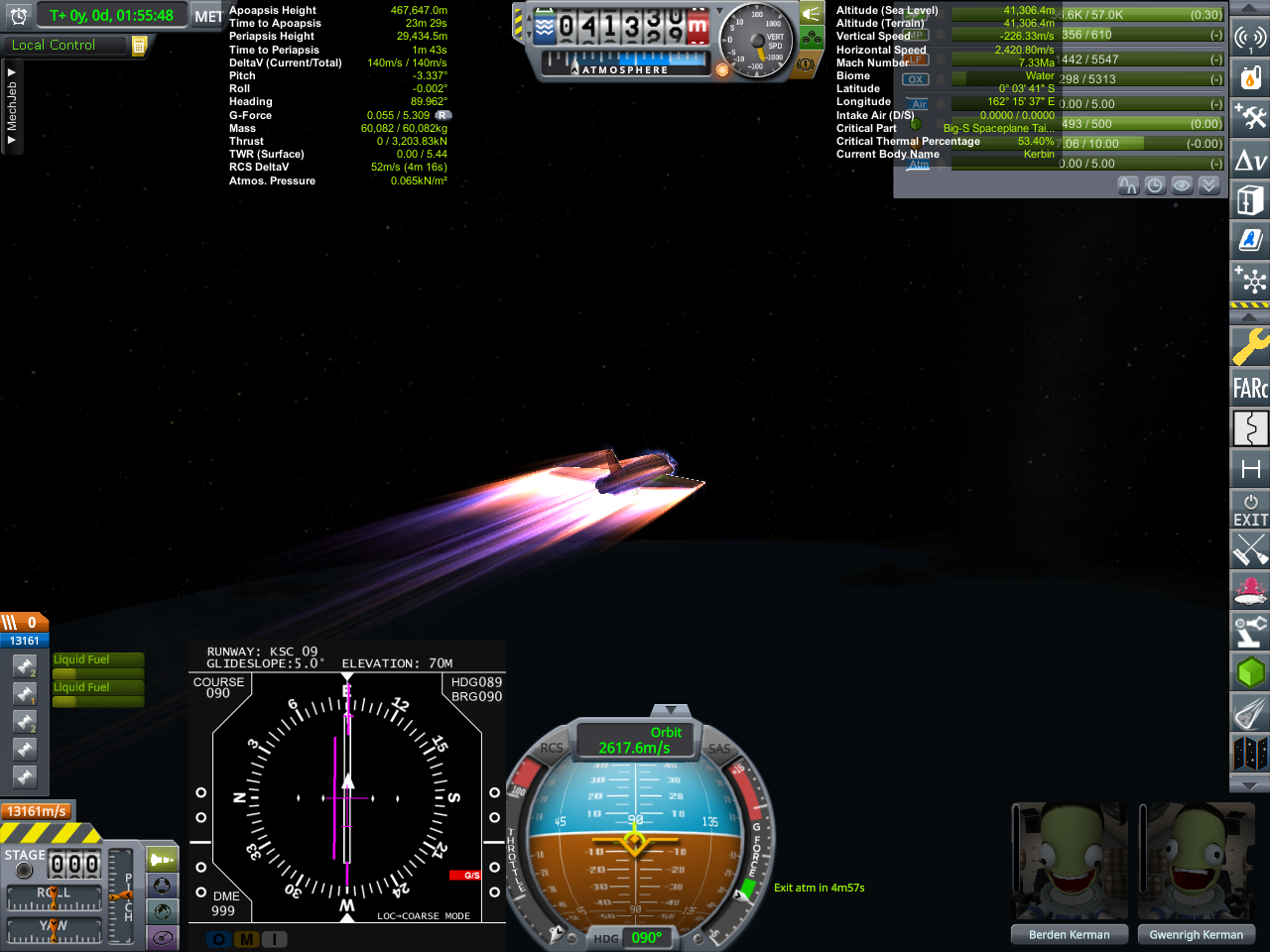Screen dimensions: 1270x952
Task: Open the alarm clock beside mission timer
Action: [19, 16]
